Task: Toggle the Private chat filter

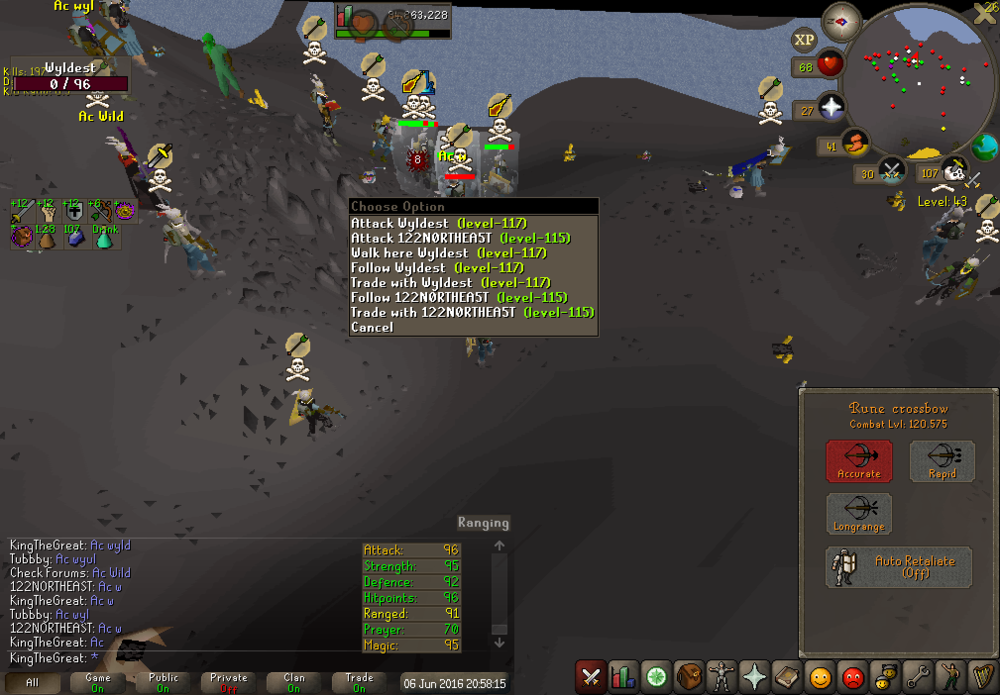Action: 229,683
